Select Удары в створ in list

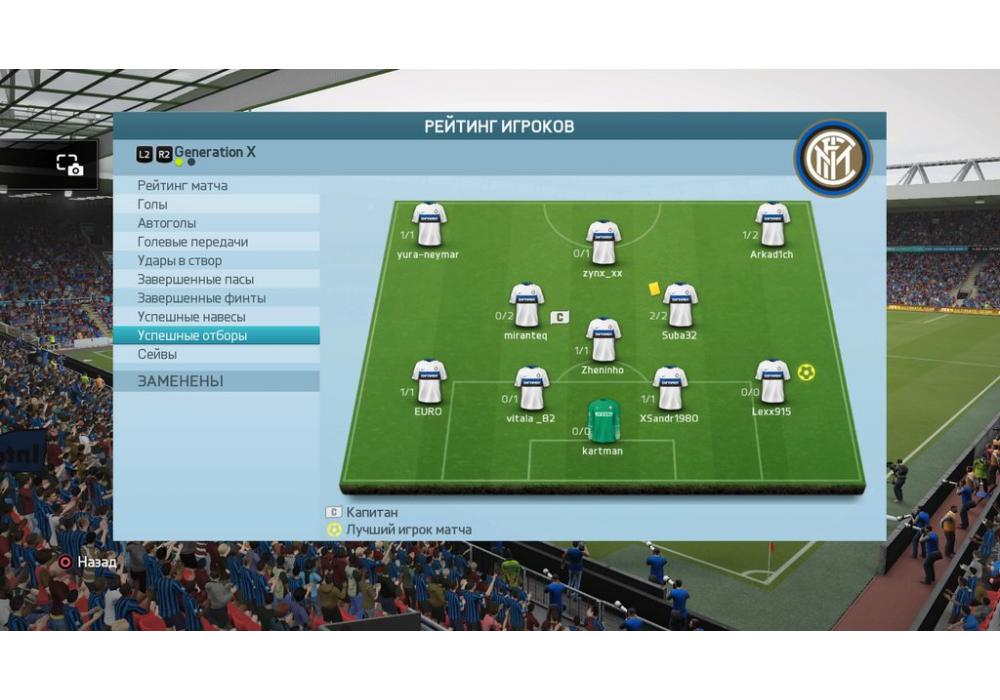coord(216,261)
